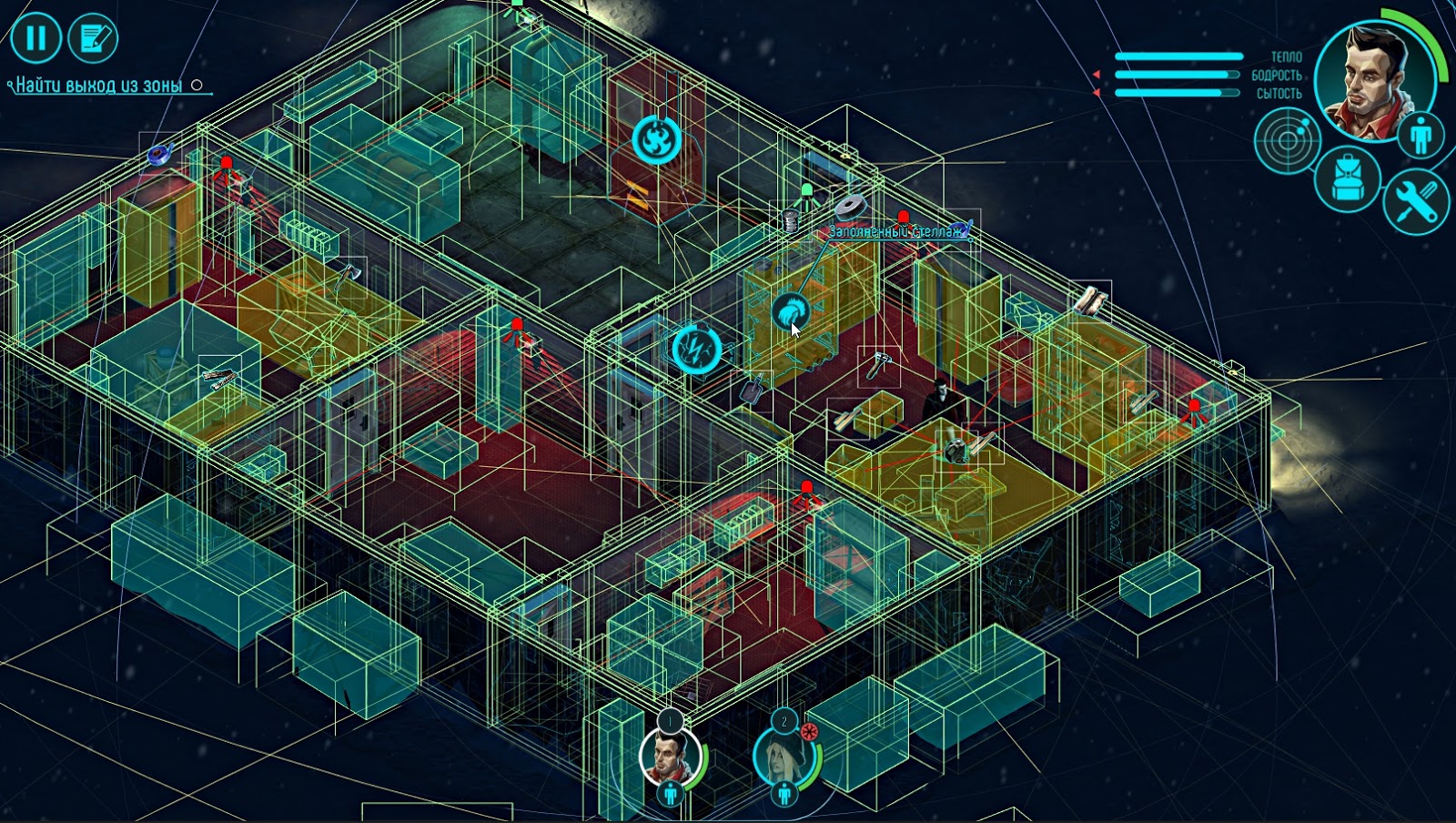Select the "Найти выход из зоны" objective
This screenshot has height=823, width=1456.
[99, 86]
